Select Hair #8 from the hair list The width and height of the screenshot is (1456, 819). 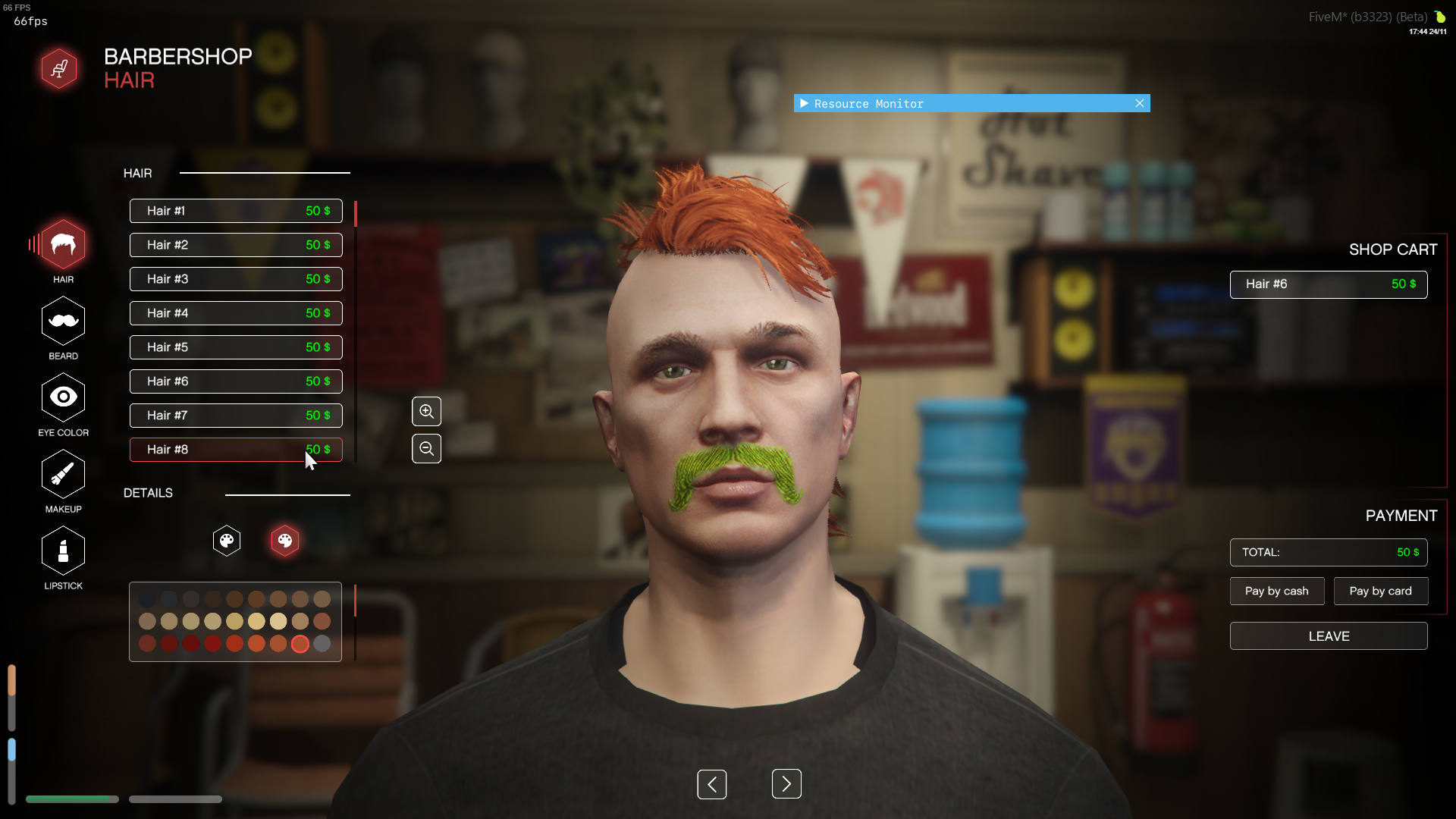(235, 449)
